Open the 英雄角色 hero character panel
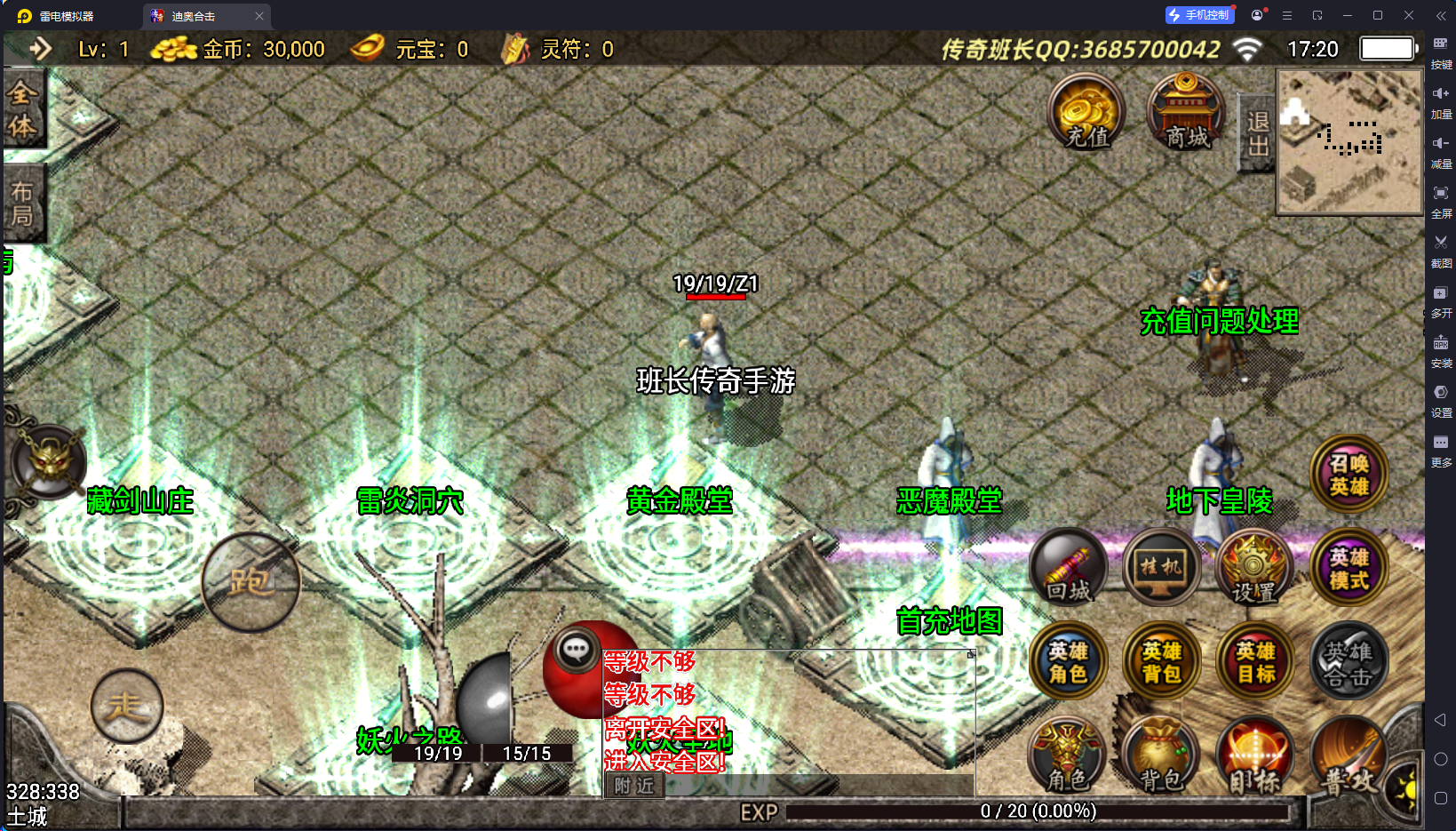Screen dimensions: 1456x831 point(1068,662)
